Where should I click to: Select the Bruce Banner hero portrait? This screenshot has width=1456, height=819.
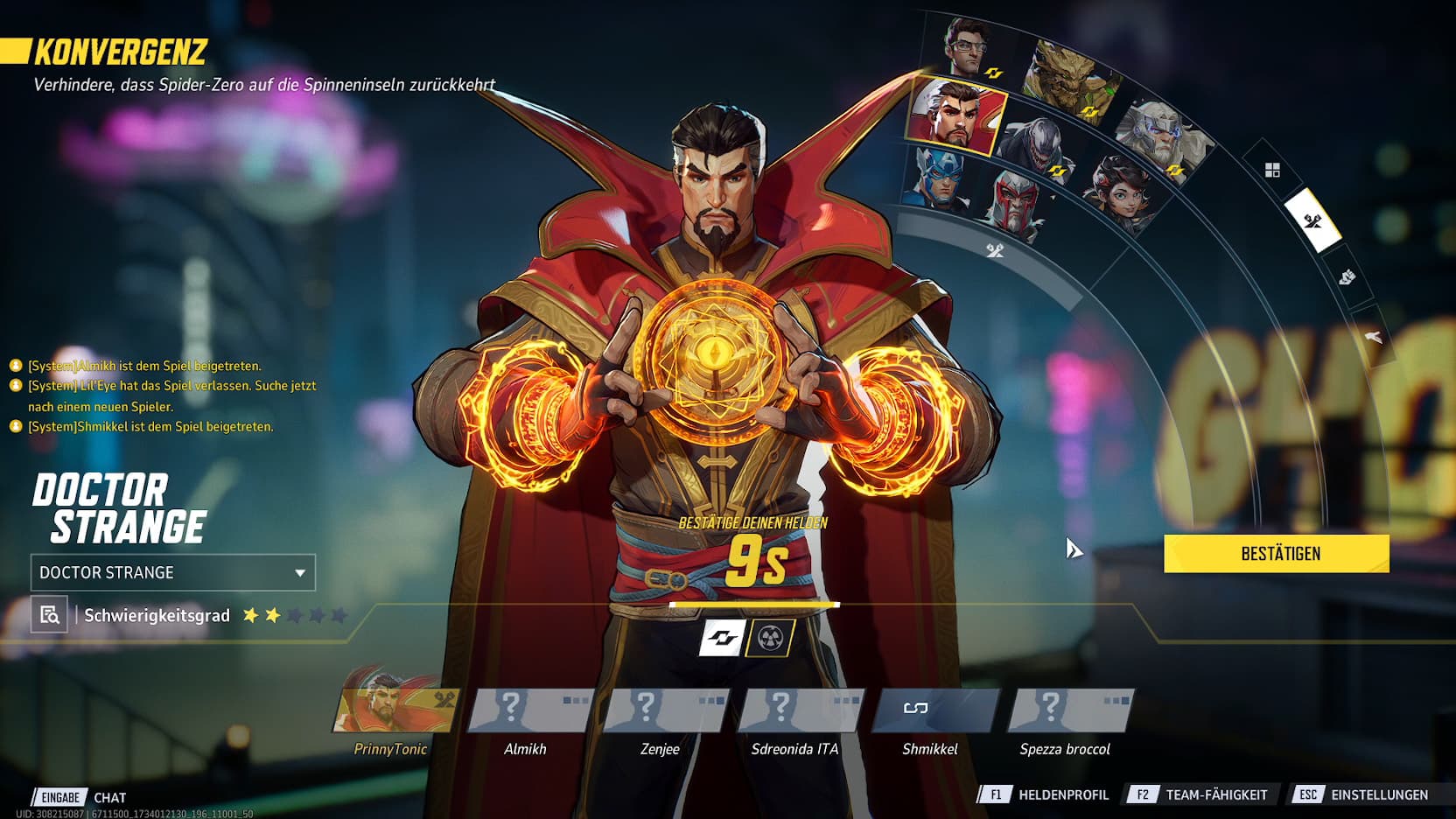pyautogui.click(x=967, y=48)
